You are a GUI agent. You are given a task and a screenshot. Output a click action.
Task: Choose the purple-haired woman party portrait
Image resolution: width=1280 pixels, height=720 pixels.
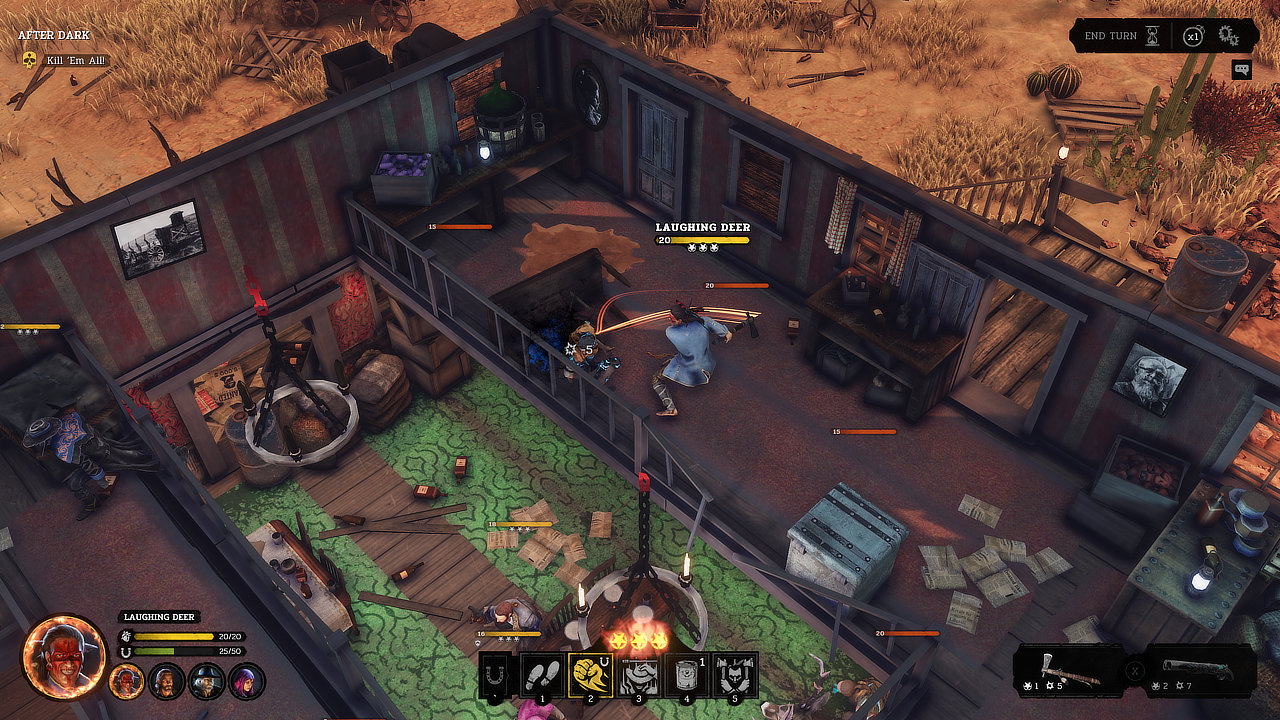coord(247,681)
